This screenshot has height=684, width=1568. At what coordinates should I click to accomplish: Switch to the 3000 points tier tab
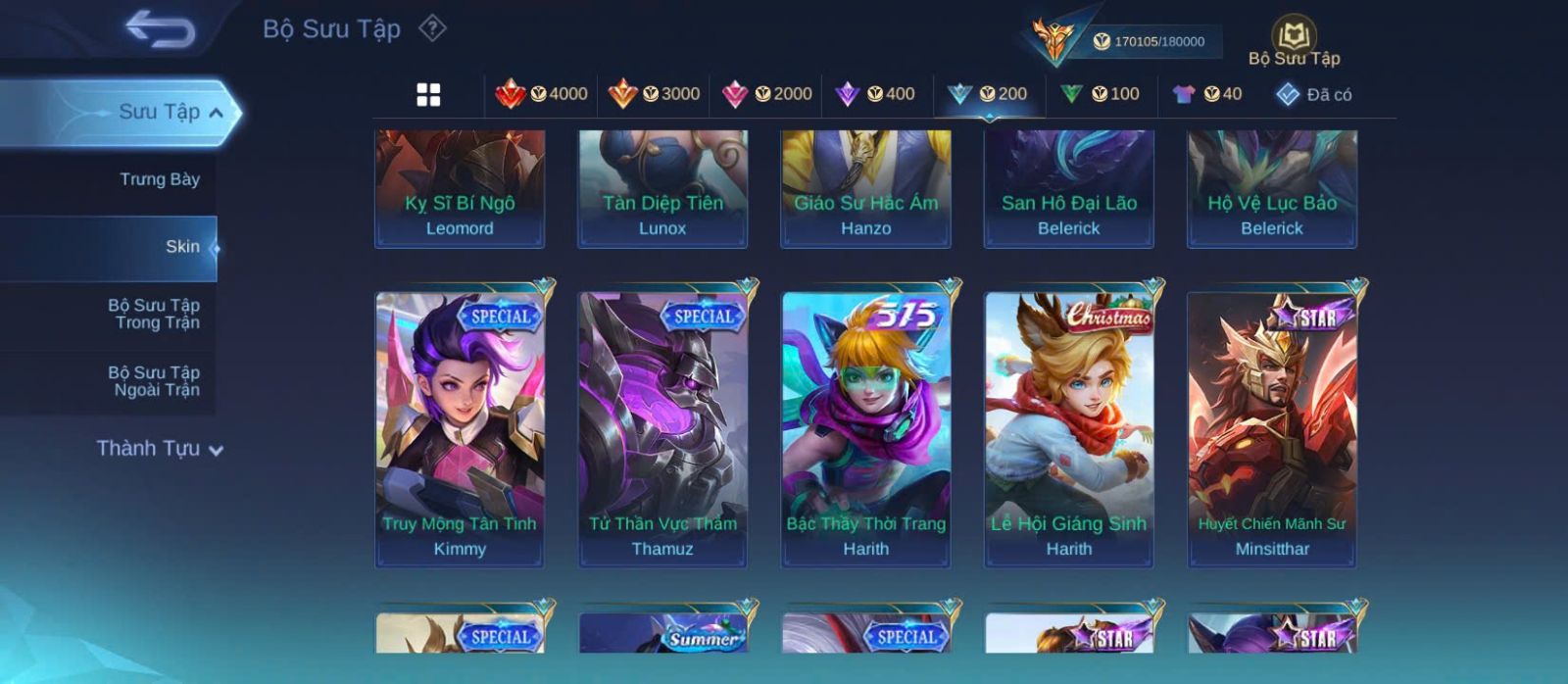(x=654, y=94)
